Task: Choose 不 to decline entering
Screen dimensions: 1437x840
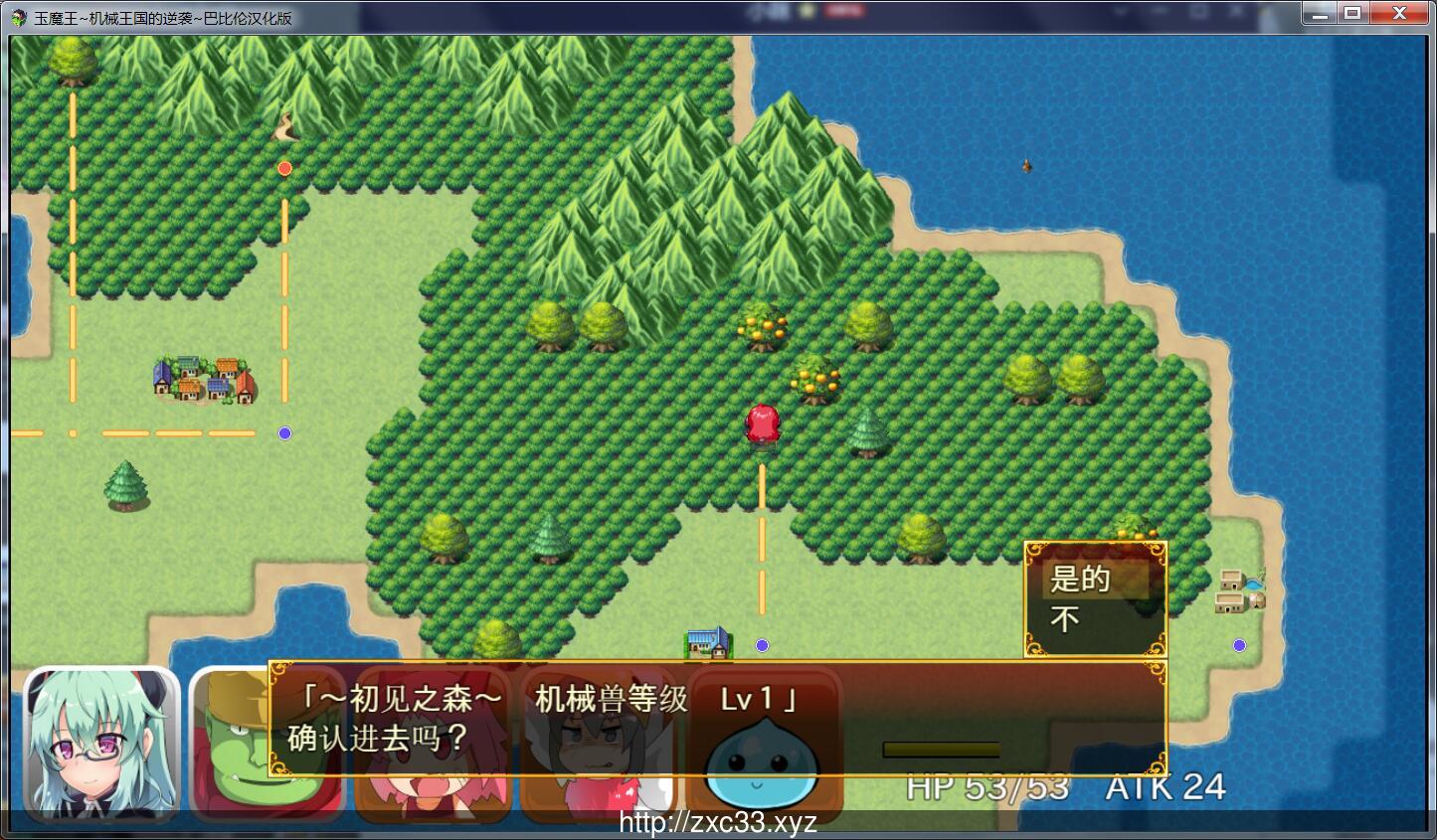Action: click(x=1063, y=619)
